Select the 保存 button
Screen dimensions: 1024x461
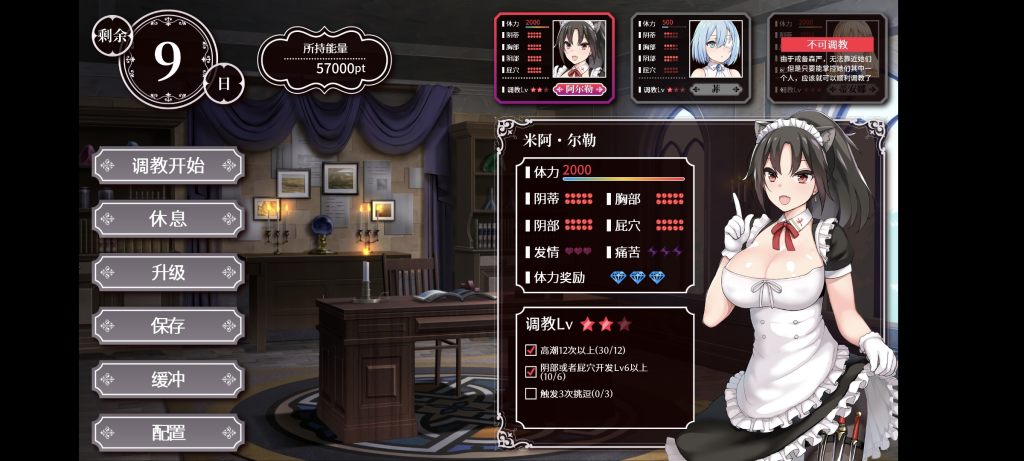coord(168,326)
